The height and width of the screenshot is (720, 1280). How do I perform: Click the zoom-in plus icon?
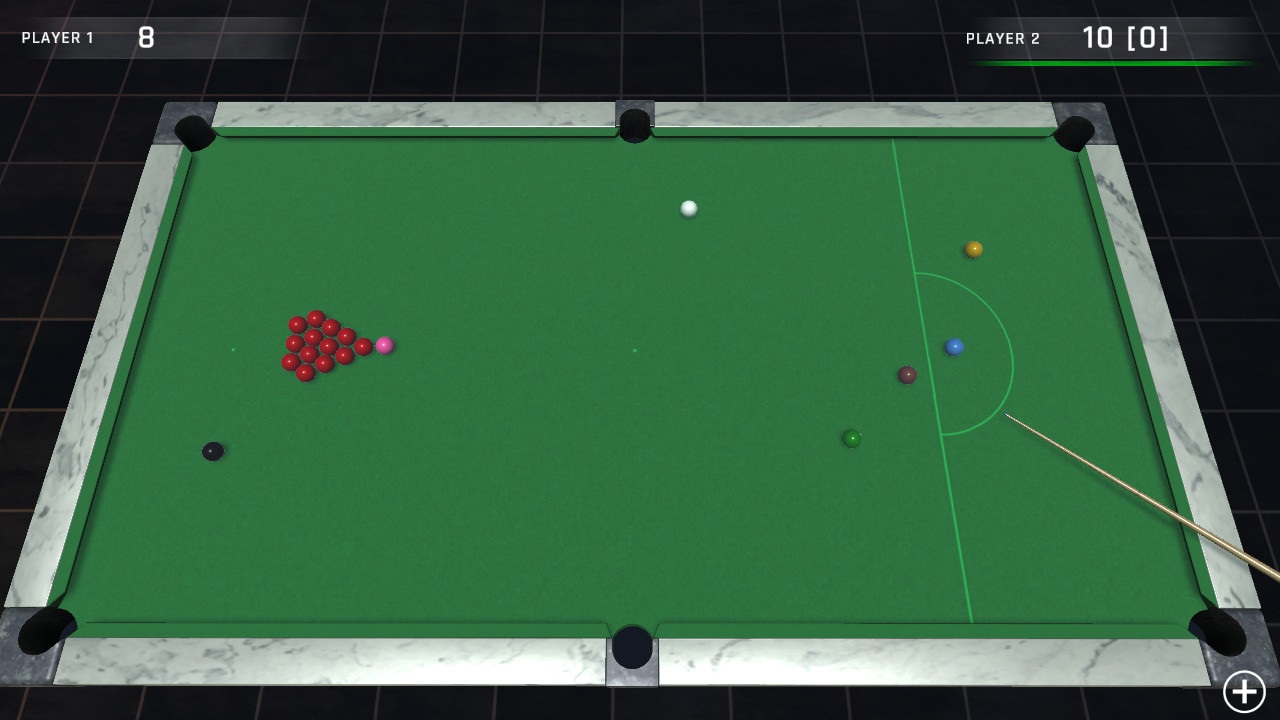1244,690
